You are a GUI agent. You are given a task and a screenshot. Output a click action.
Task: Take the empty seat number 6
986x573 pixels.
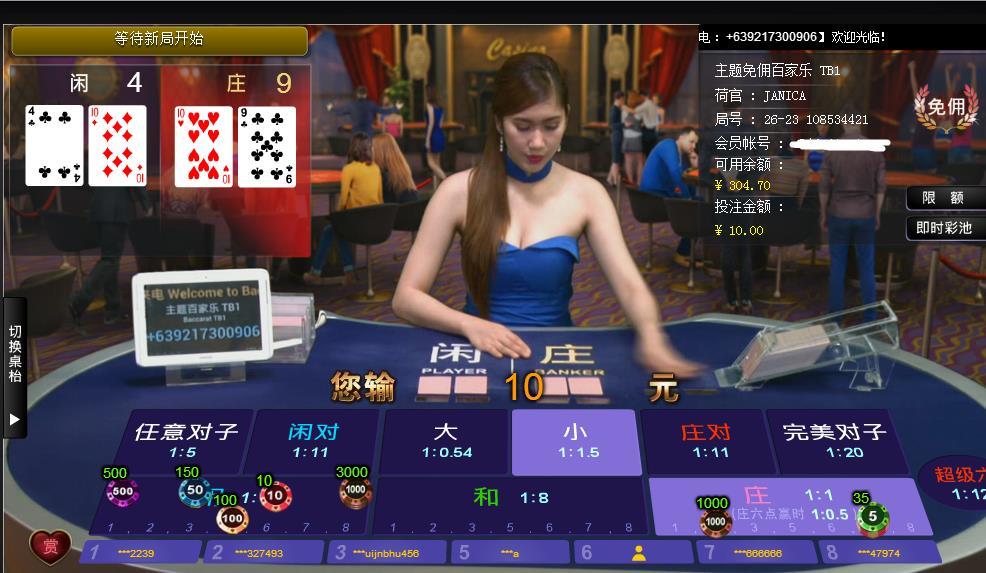point(637,552)
